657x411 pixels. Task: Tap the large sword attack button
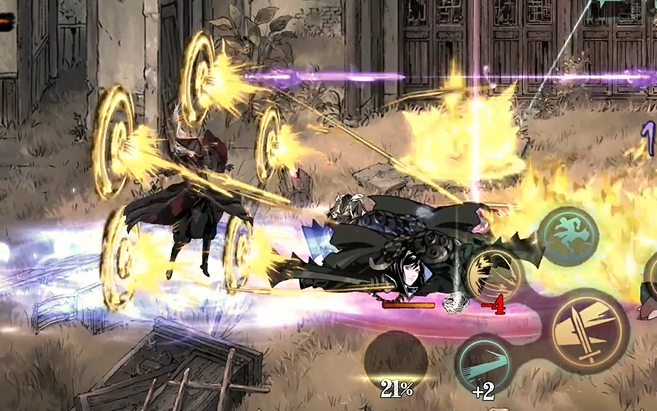pyautogui.click(x=590, y=331)
